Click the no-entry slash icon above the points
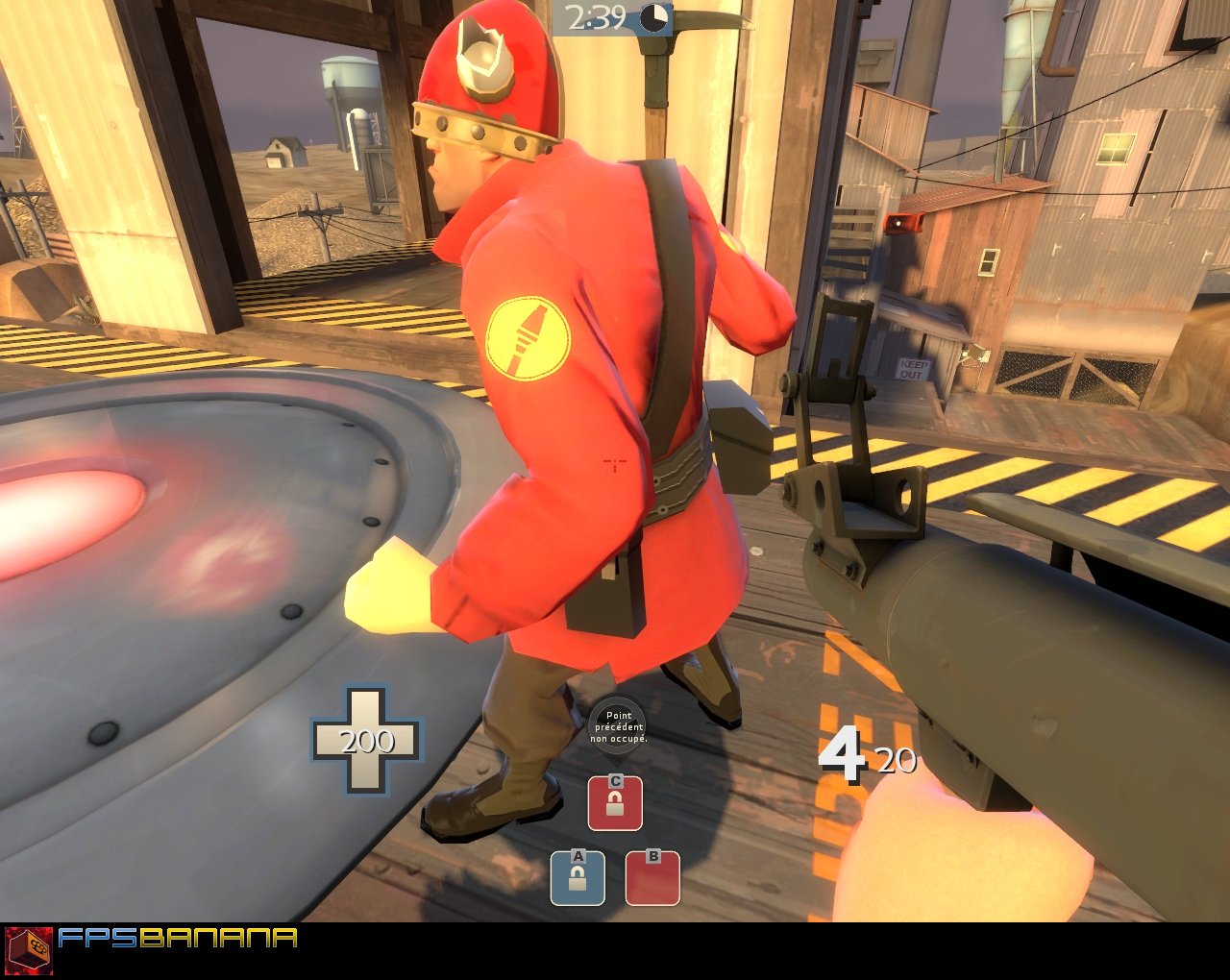The image size is (1230, 980). click(x=618, y=723)
